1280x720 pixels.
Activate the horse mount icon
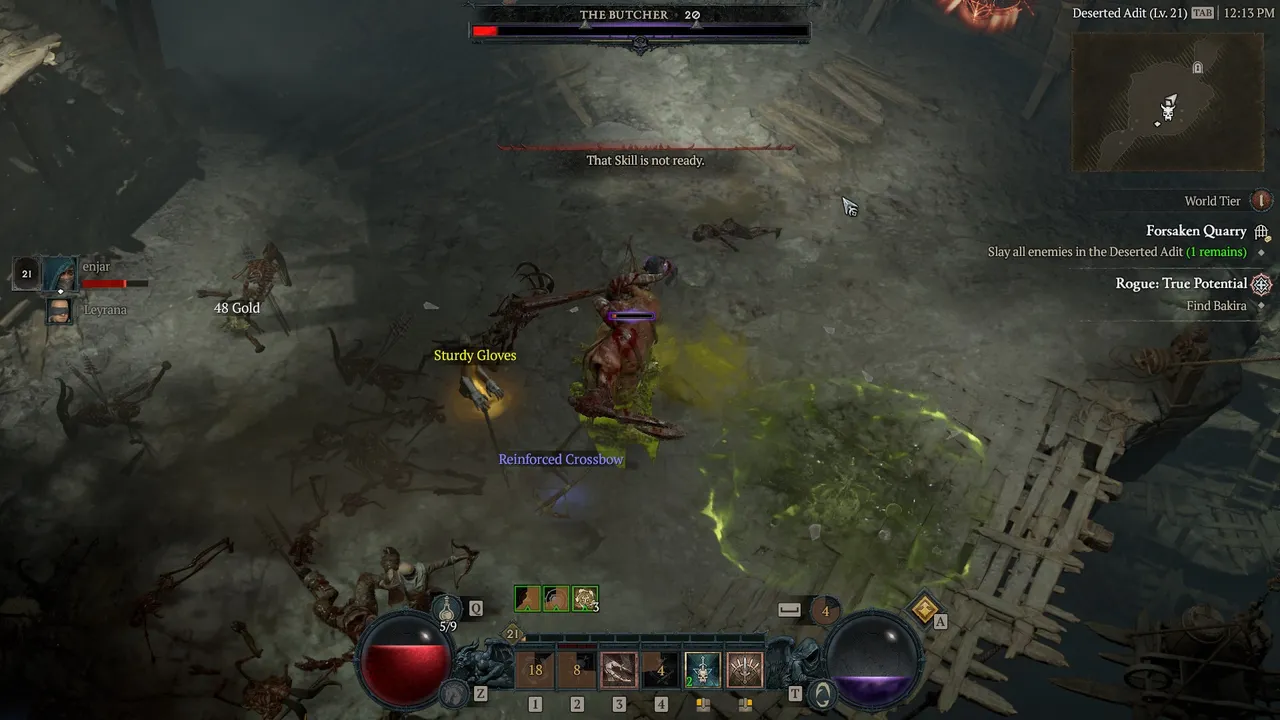click(455, 692)
